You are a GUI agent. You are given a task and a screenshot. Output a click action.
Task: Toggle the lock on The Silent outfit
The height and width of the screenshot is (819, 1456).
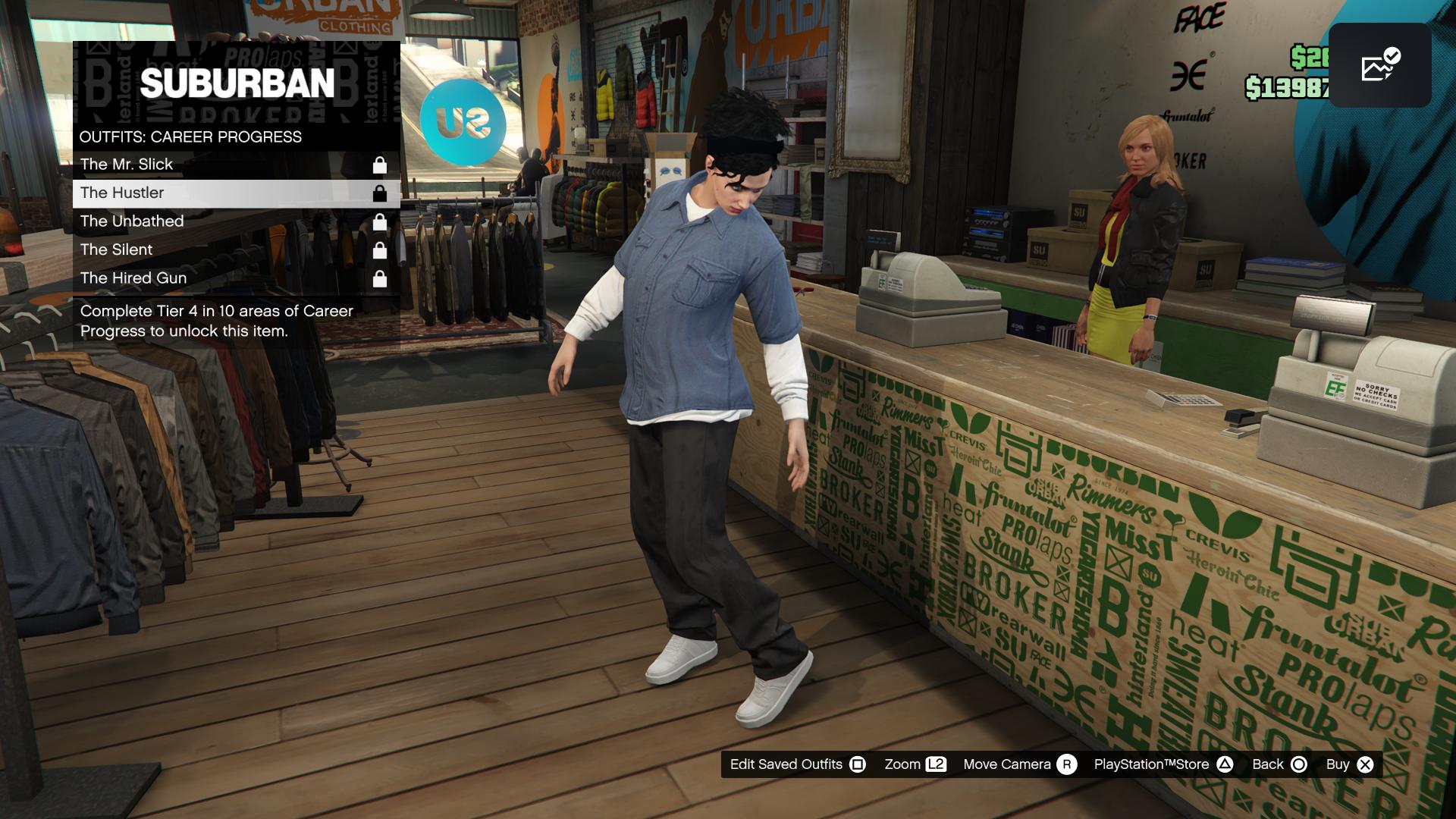click(381, 249)
